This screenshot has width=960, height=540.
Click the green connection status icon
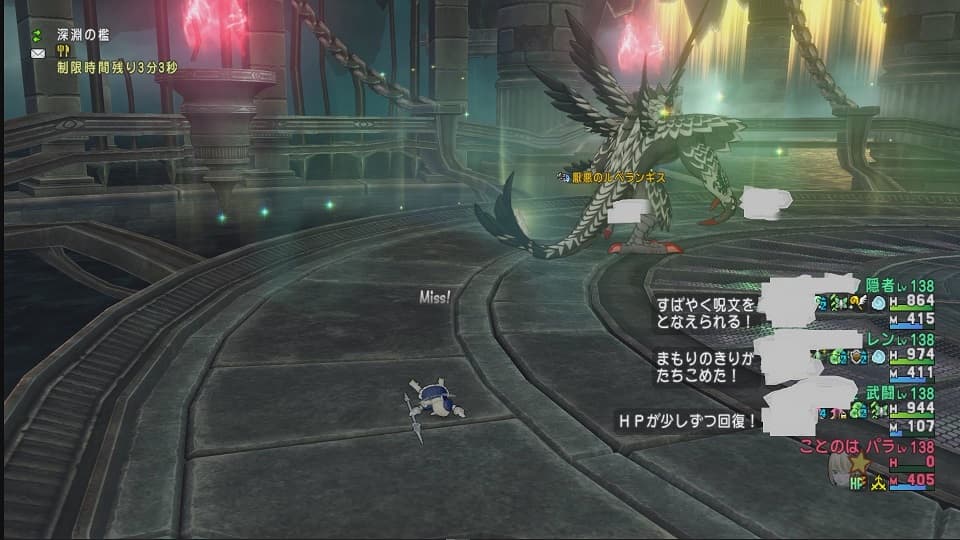[x=39, y=35]
